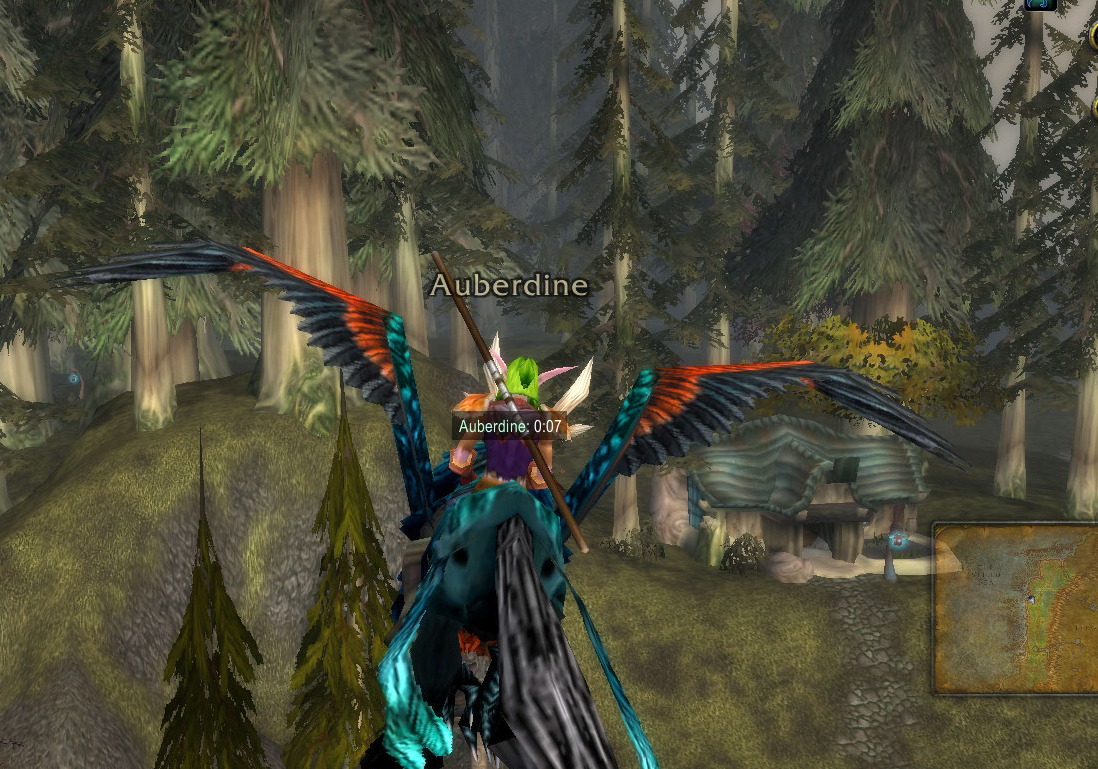Open the parchment zone map panel
Viewport: 1098px width, 769px height.
point(1017,608)
